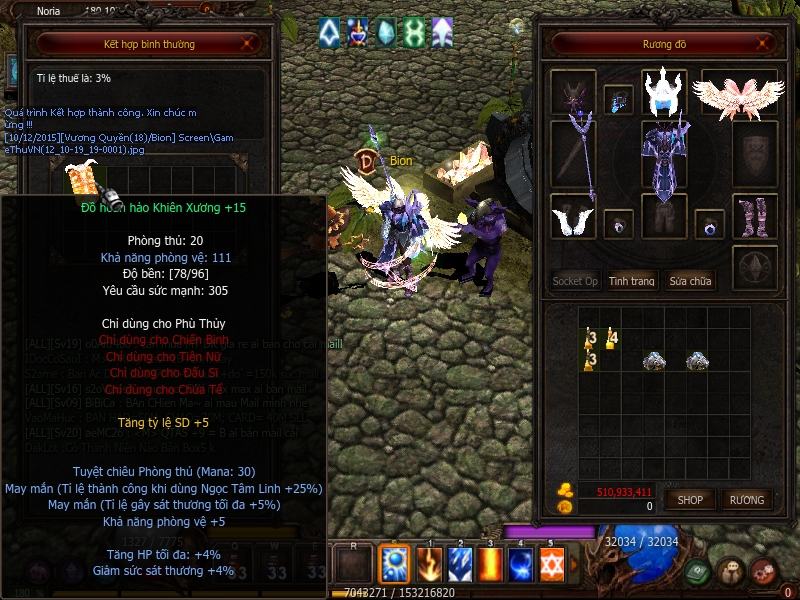Select the equipped purple boots slot
Viewport: 800px width, 600px height.
(x=754, y=216)
